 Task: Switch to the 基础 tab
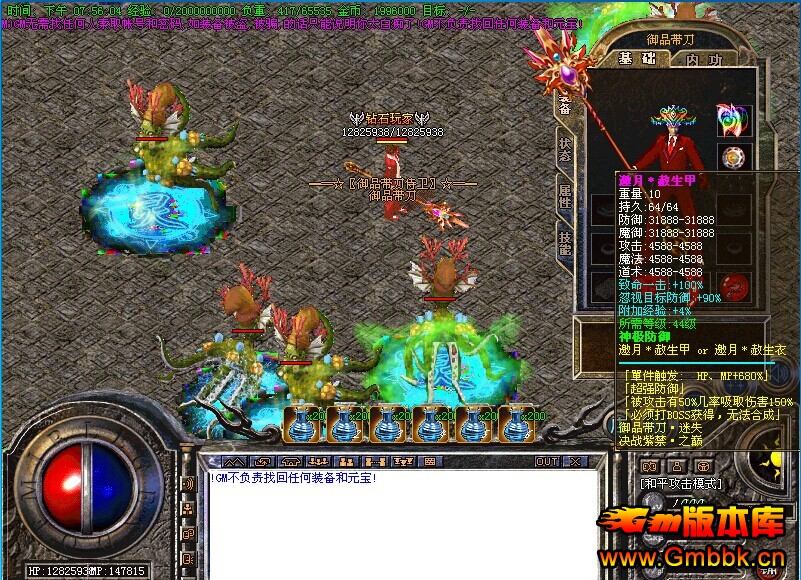coord(636,59)
